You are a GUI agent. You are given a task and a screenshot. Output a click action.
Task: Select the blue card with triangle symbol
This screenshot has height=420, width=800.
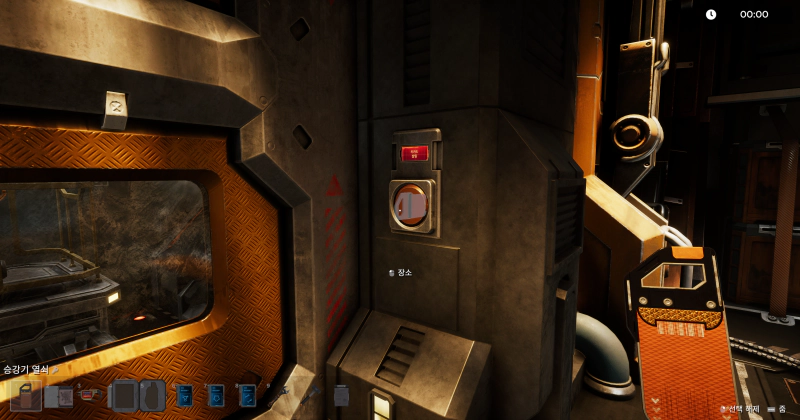(183, 397)
